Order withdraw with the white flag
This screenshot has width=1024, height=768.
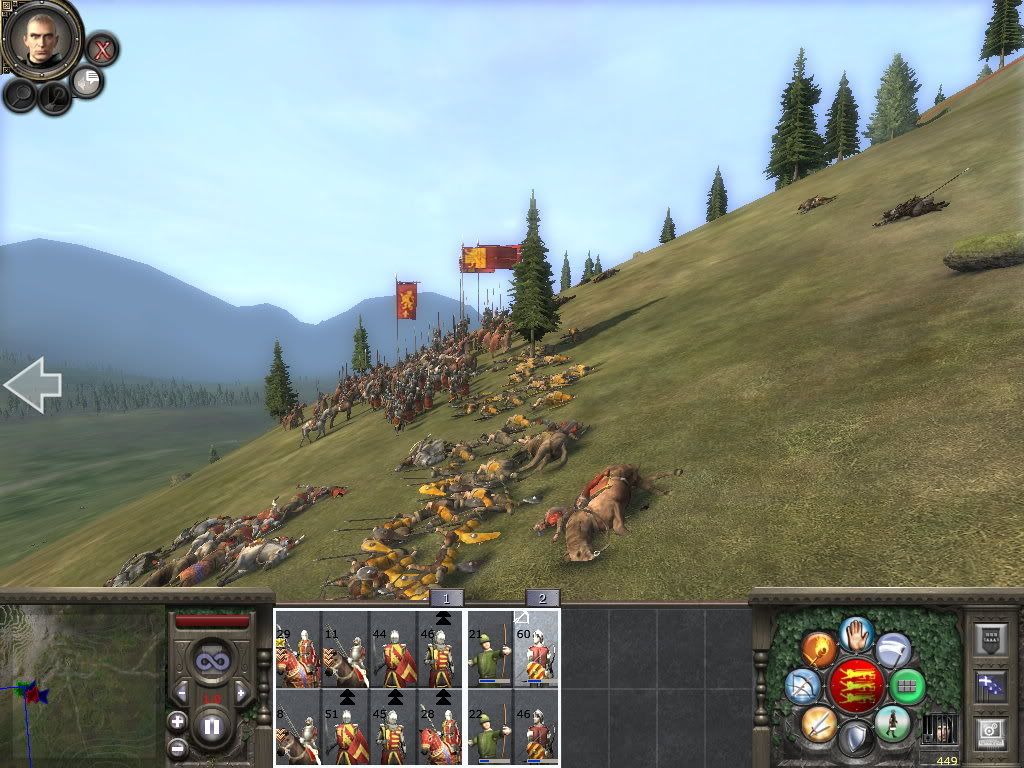coord(893,650)
